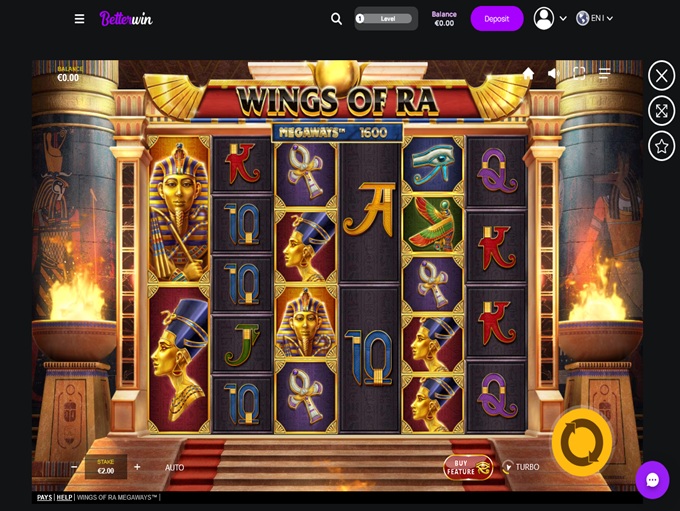Image resolution: width=680 pixels, height=511 pixels.
Task: Decrease the stake with the minus button
Action: 75,467
